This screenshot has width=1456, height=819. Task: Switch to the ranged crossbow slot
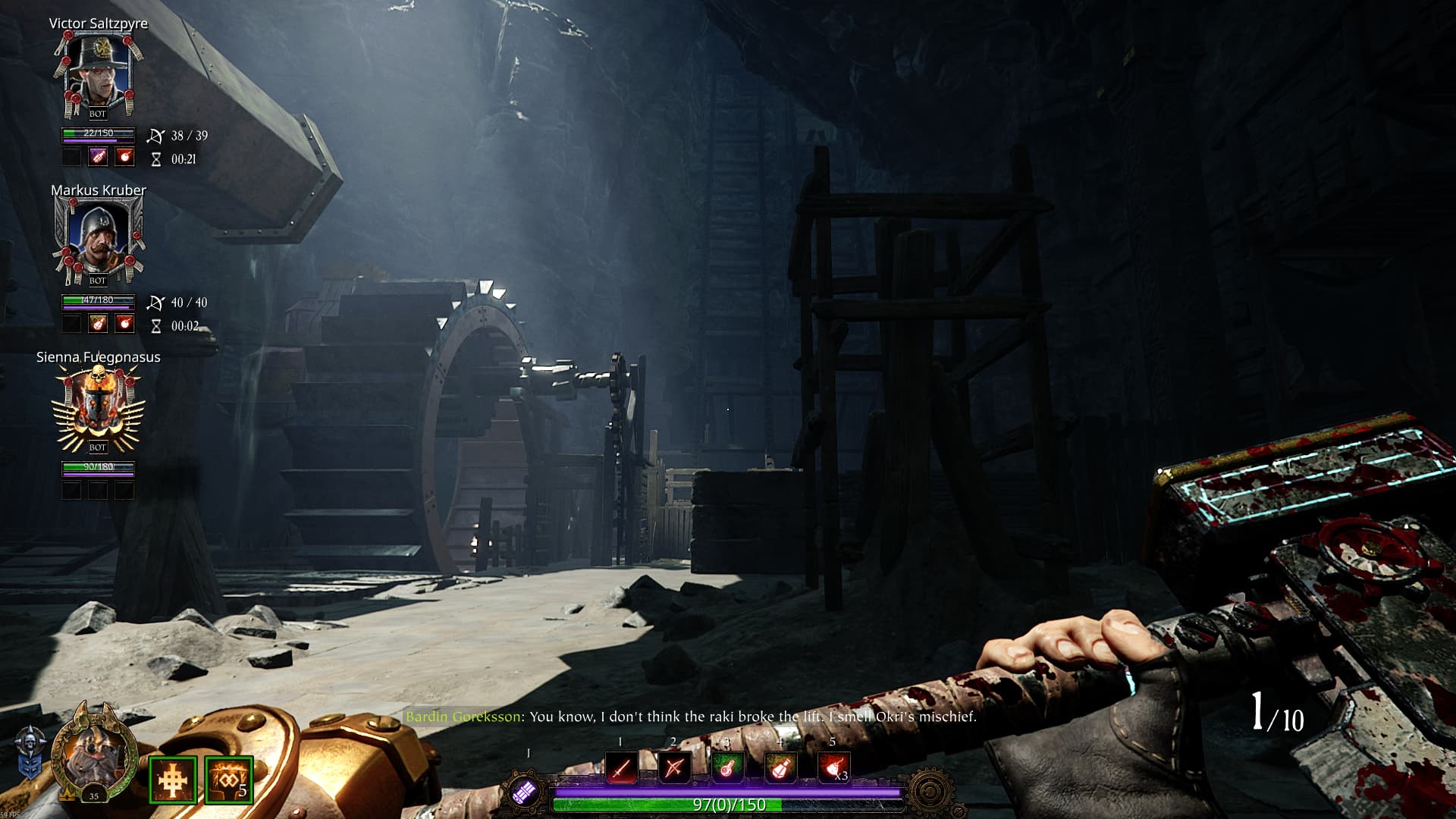point(673,767)
